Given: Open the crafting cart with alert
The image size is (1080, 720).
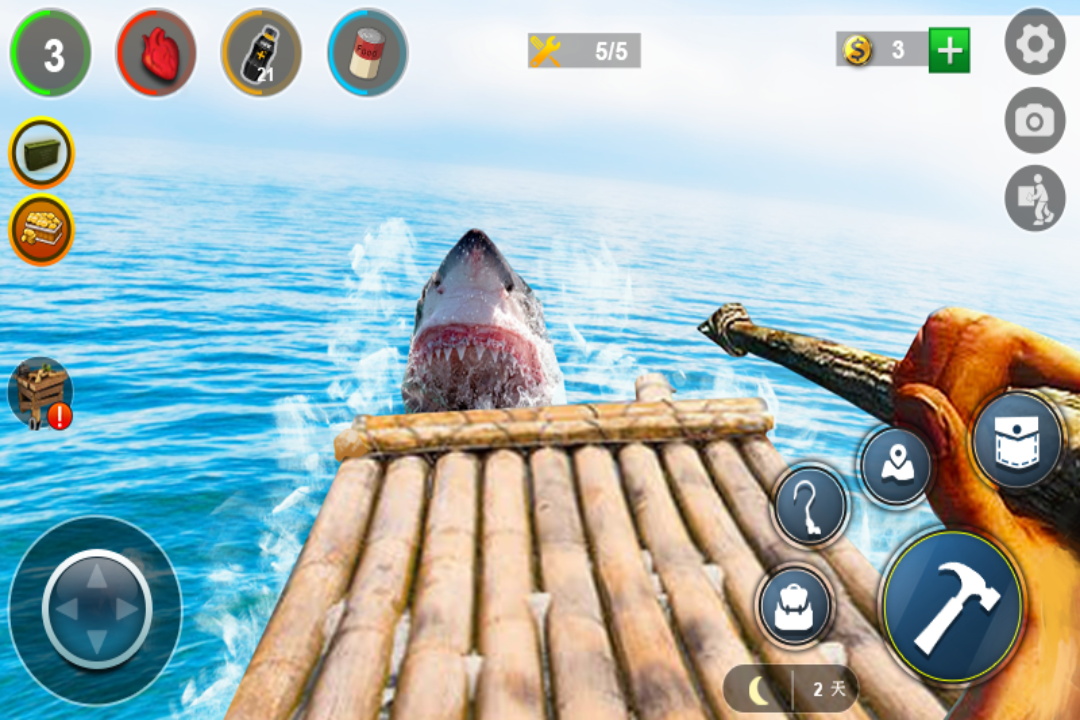Looking at the screenshot, I should (40, 393).
